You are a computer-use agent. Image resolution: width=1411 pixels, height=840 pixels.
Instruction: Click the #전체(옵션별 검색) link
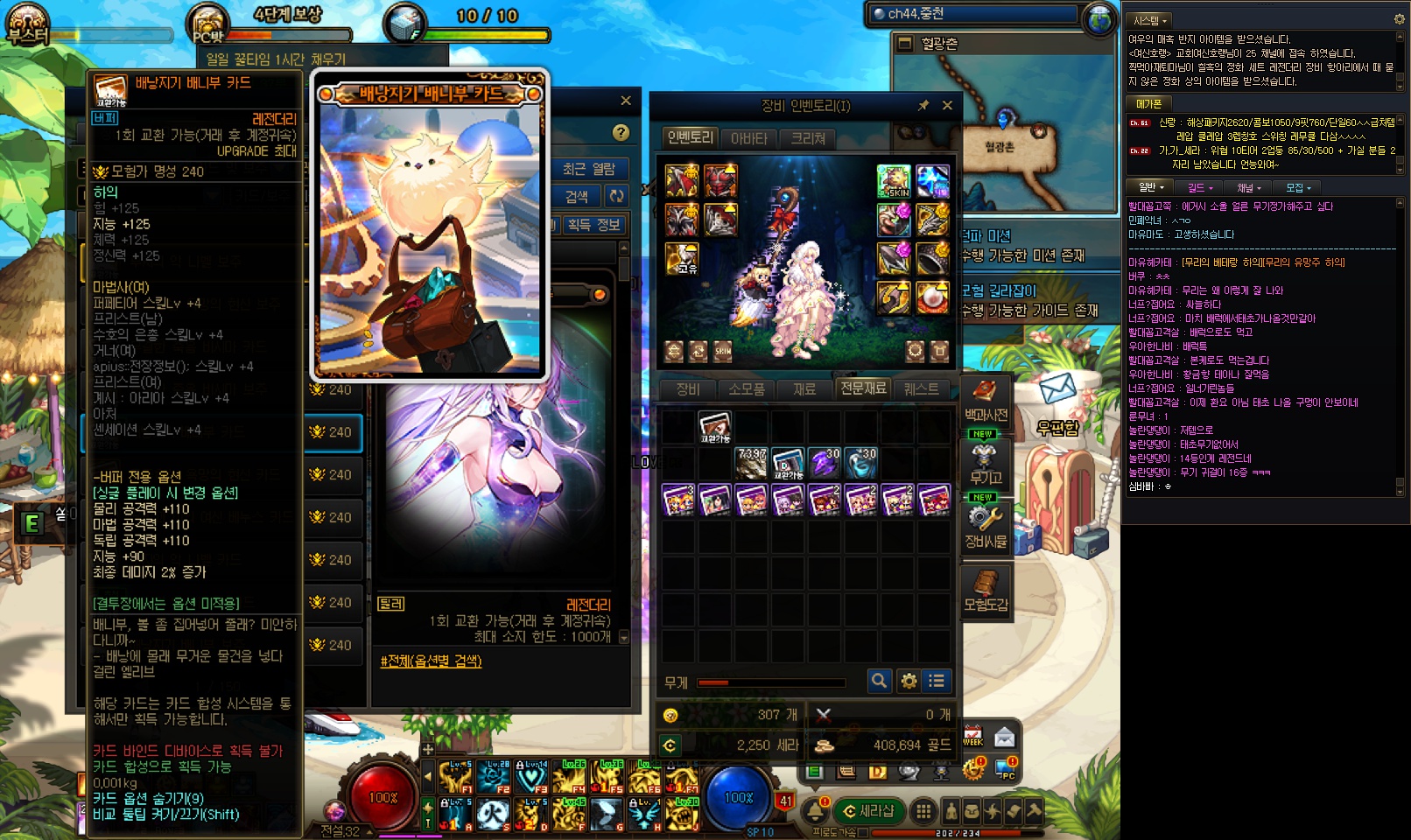431,661
